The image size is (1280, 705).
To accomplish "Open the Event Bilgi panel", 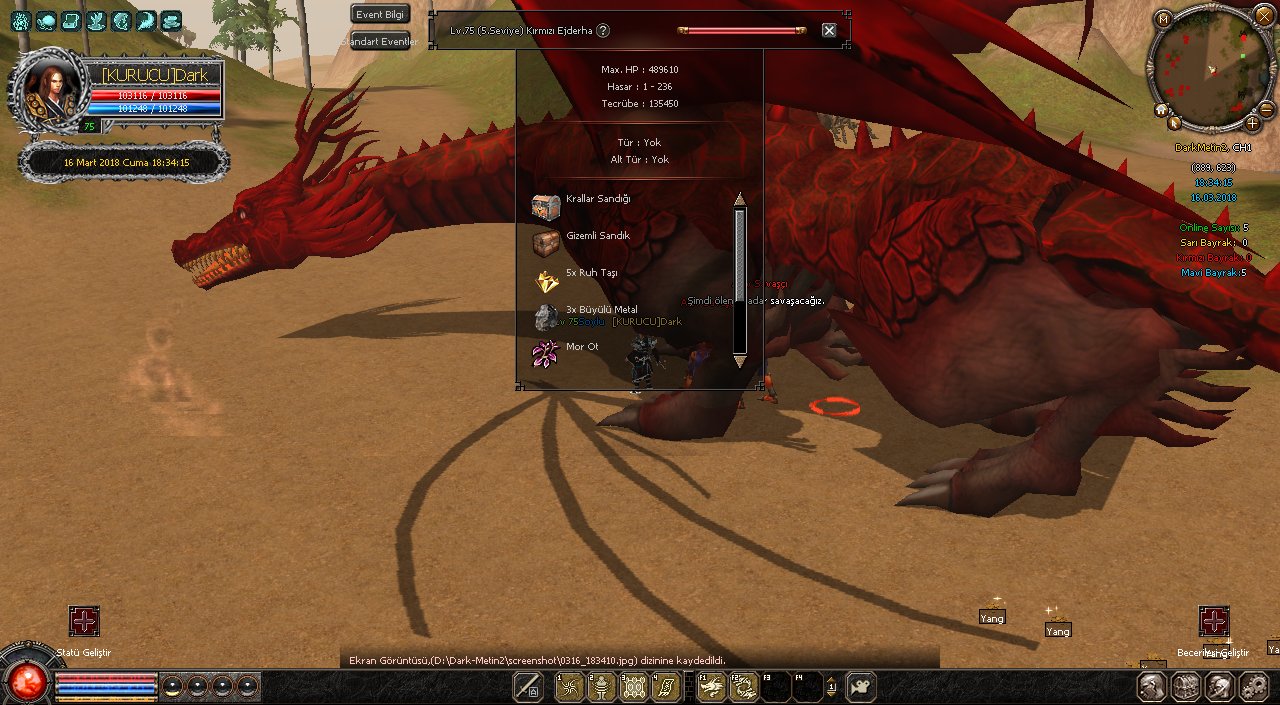I will tap(380, 14).
